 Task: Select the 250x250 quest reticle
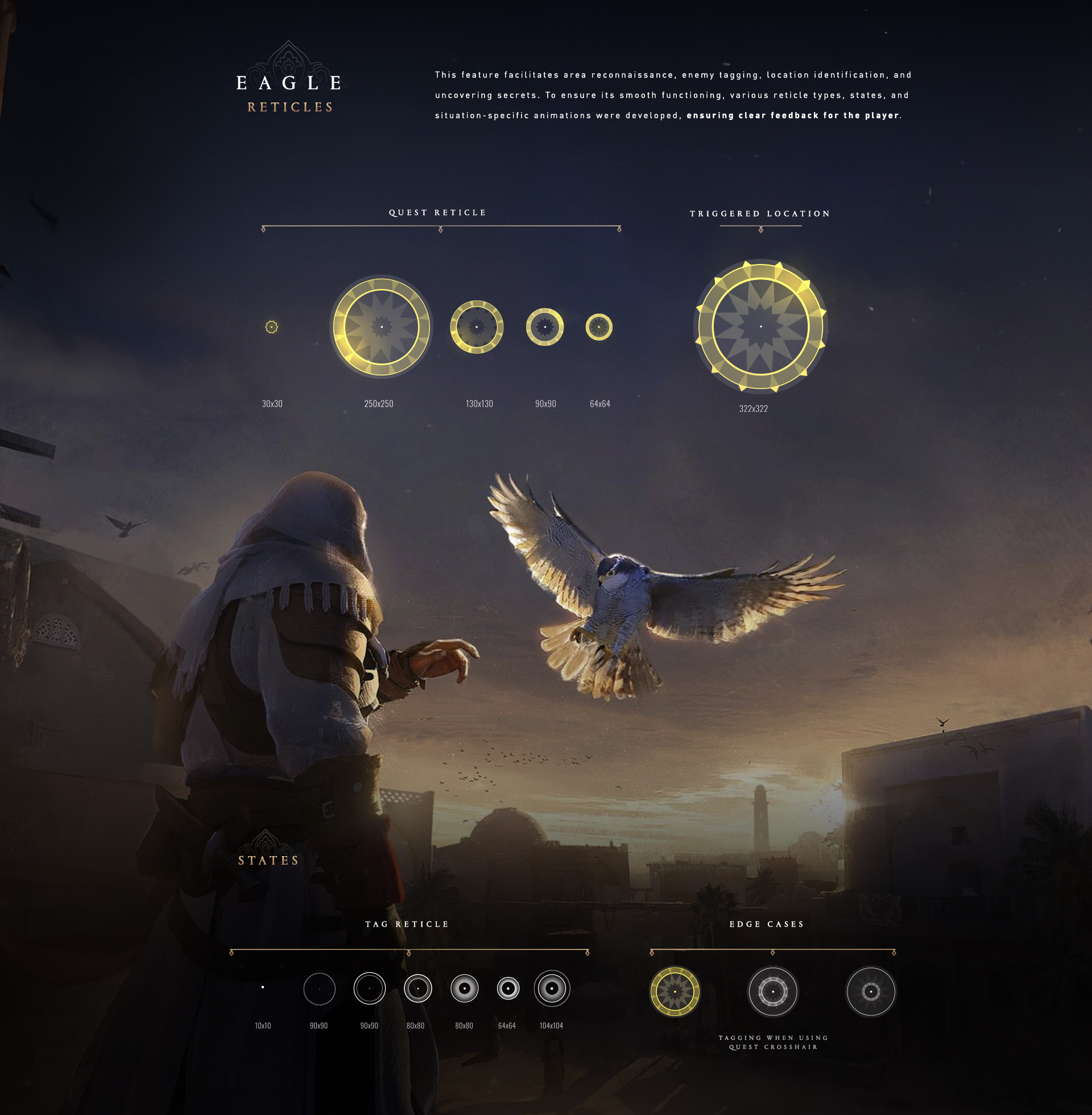click(382, 327)
